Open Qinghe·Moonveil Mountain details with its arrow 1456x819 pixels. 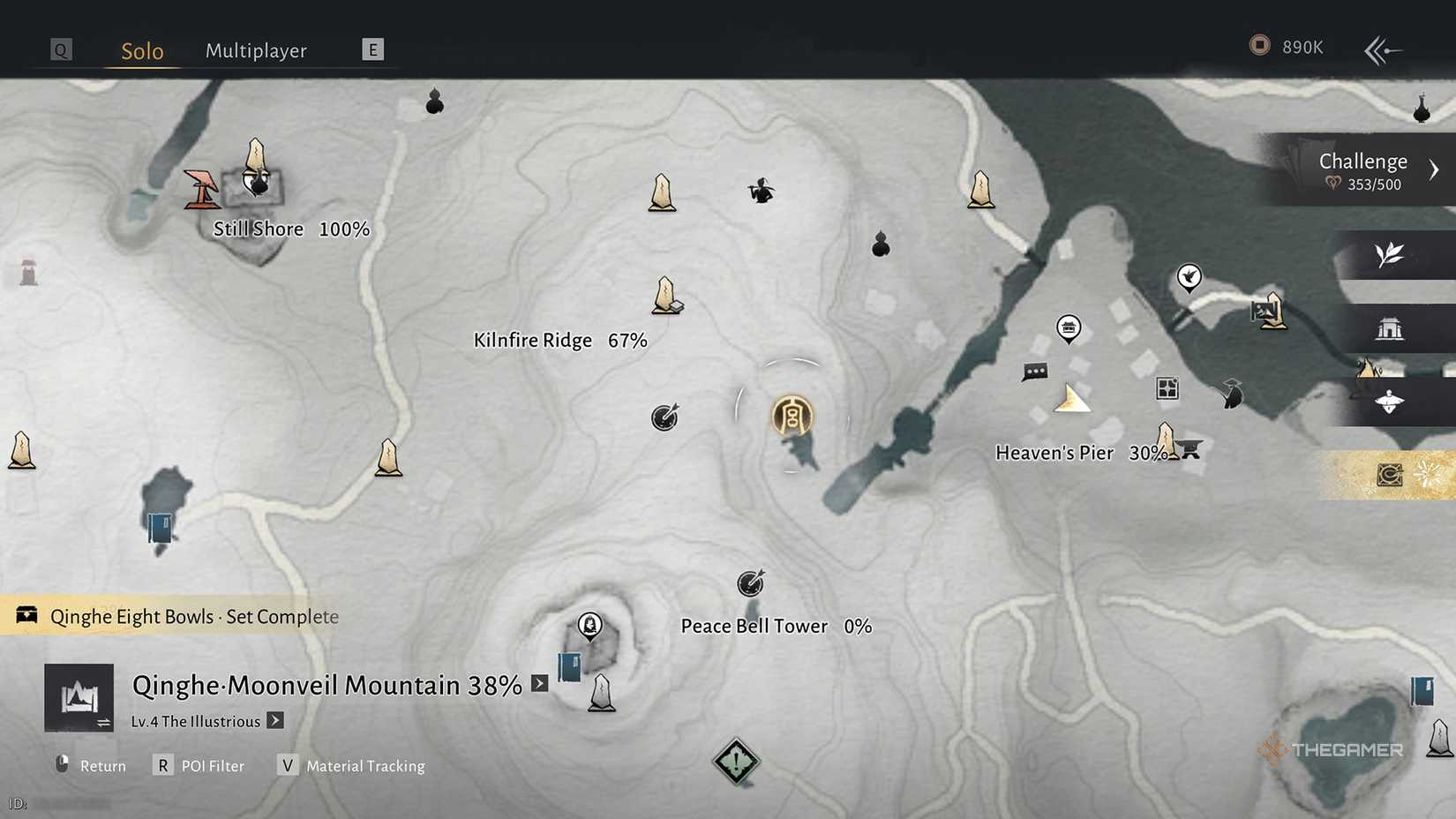coord(538,684)
